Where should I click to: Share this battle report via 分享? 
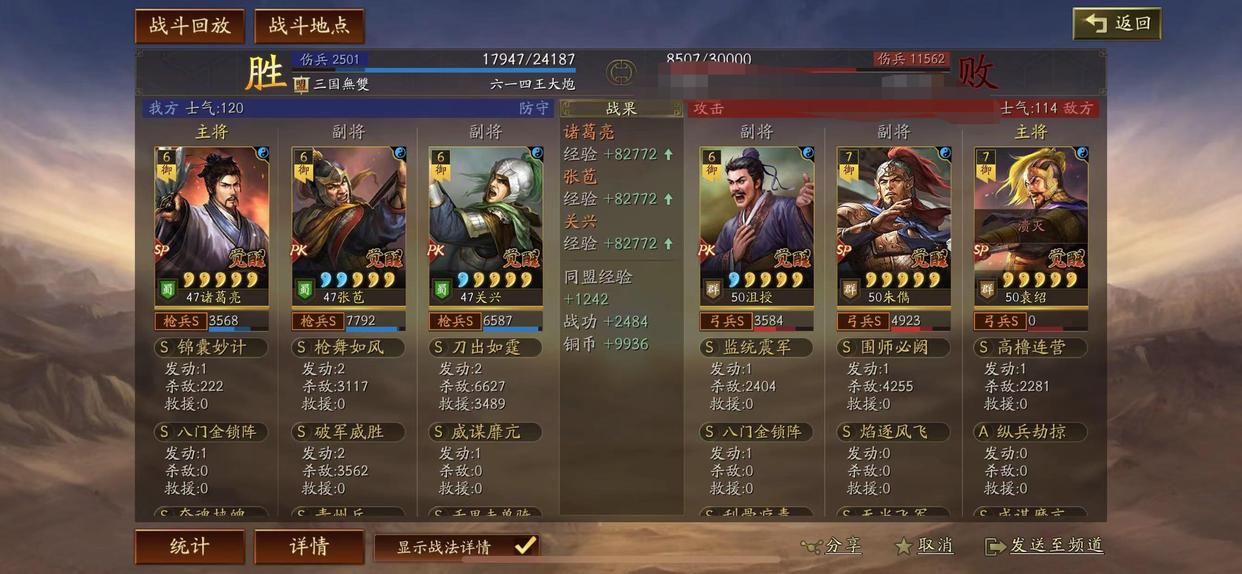point(831,546)
